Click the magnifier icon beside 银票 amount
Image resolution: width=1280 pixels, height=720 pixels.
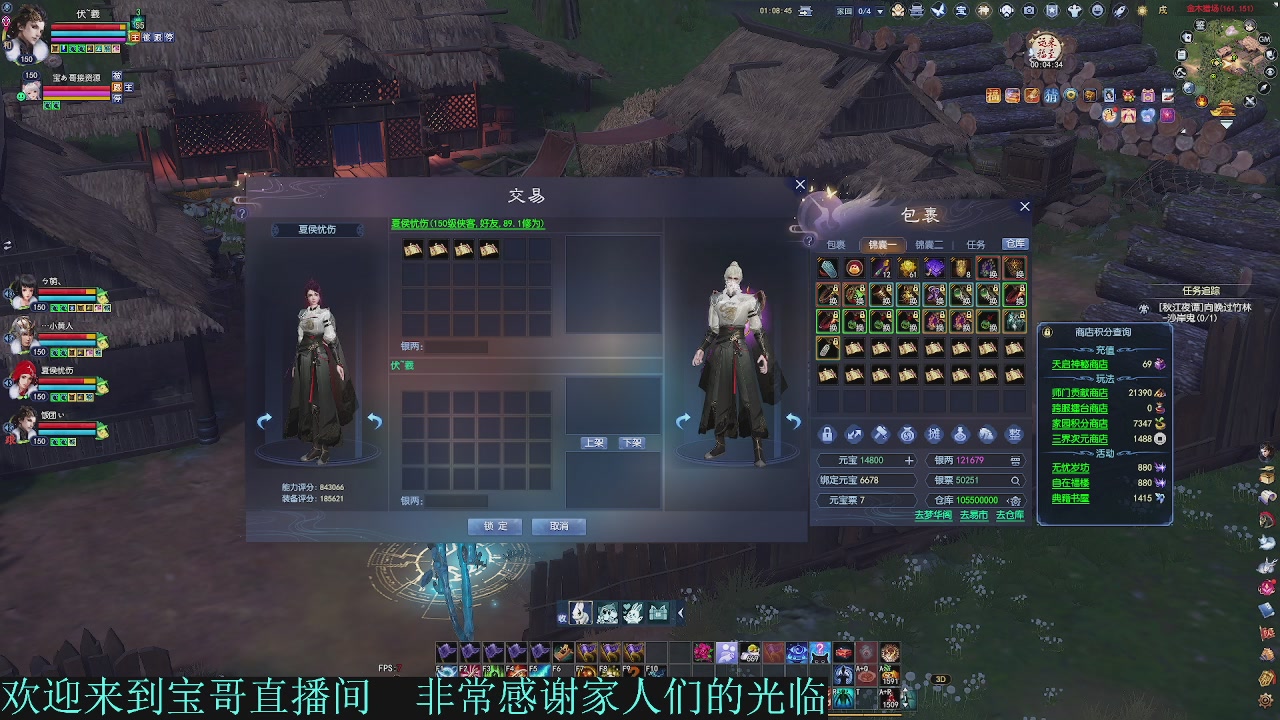pyautogui.click(x=1016, y=481)
